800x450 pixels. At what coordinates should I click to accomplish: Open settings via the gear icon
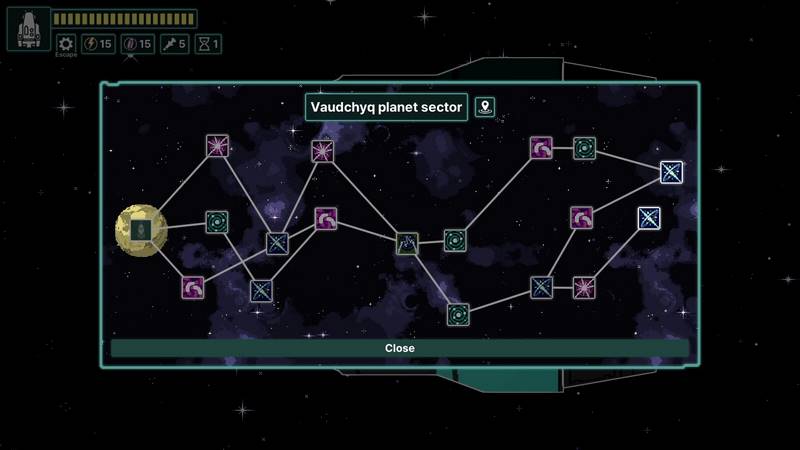pyautogui.click(x=66, y=44)
